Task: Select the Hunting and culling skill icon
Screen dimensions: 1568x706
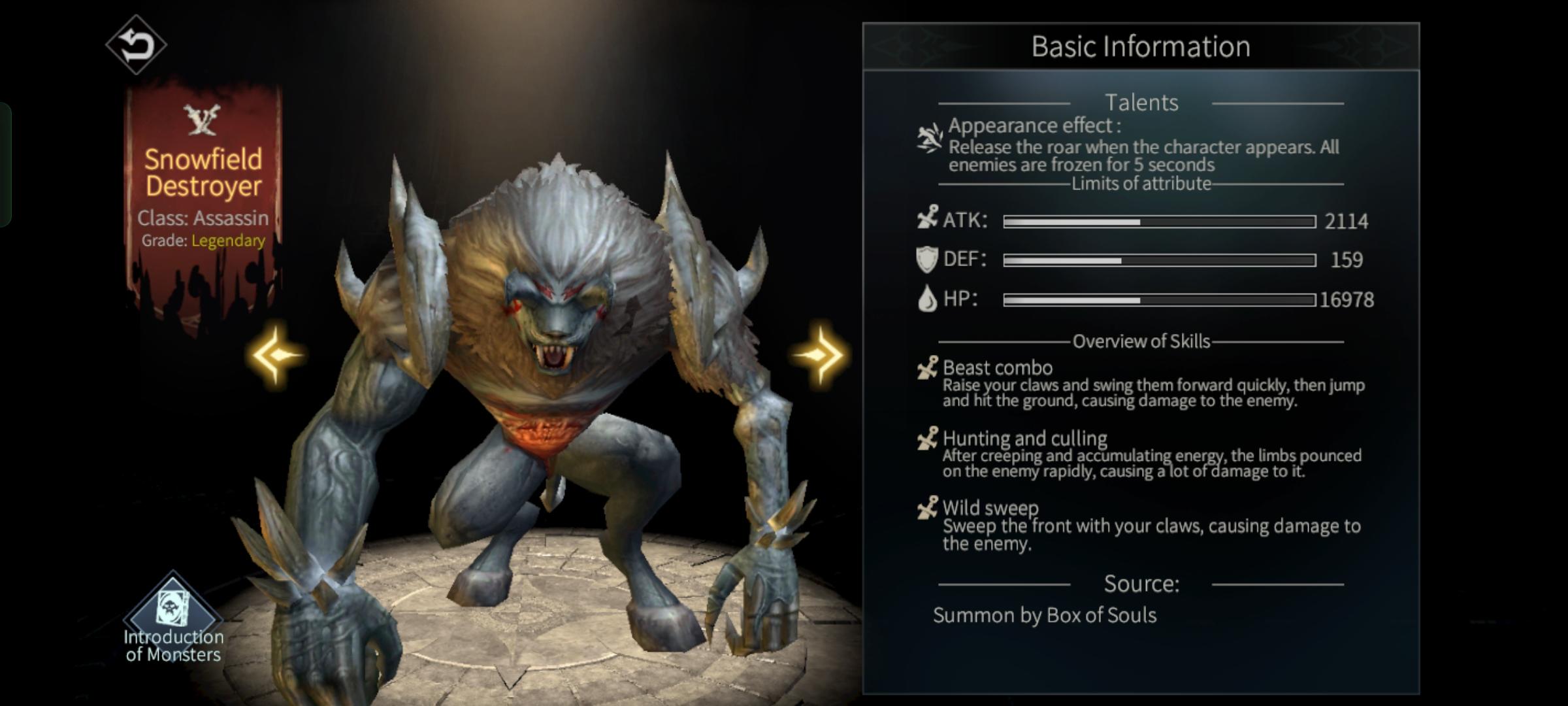Action: pyautogui.click(x=928, y=439)
